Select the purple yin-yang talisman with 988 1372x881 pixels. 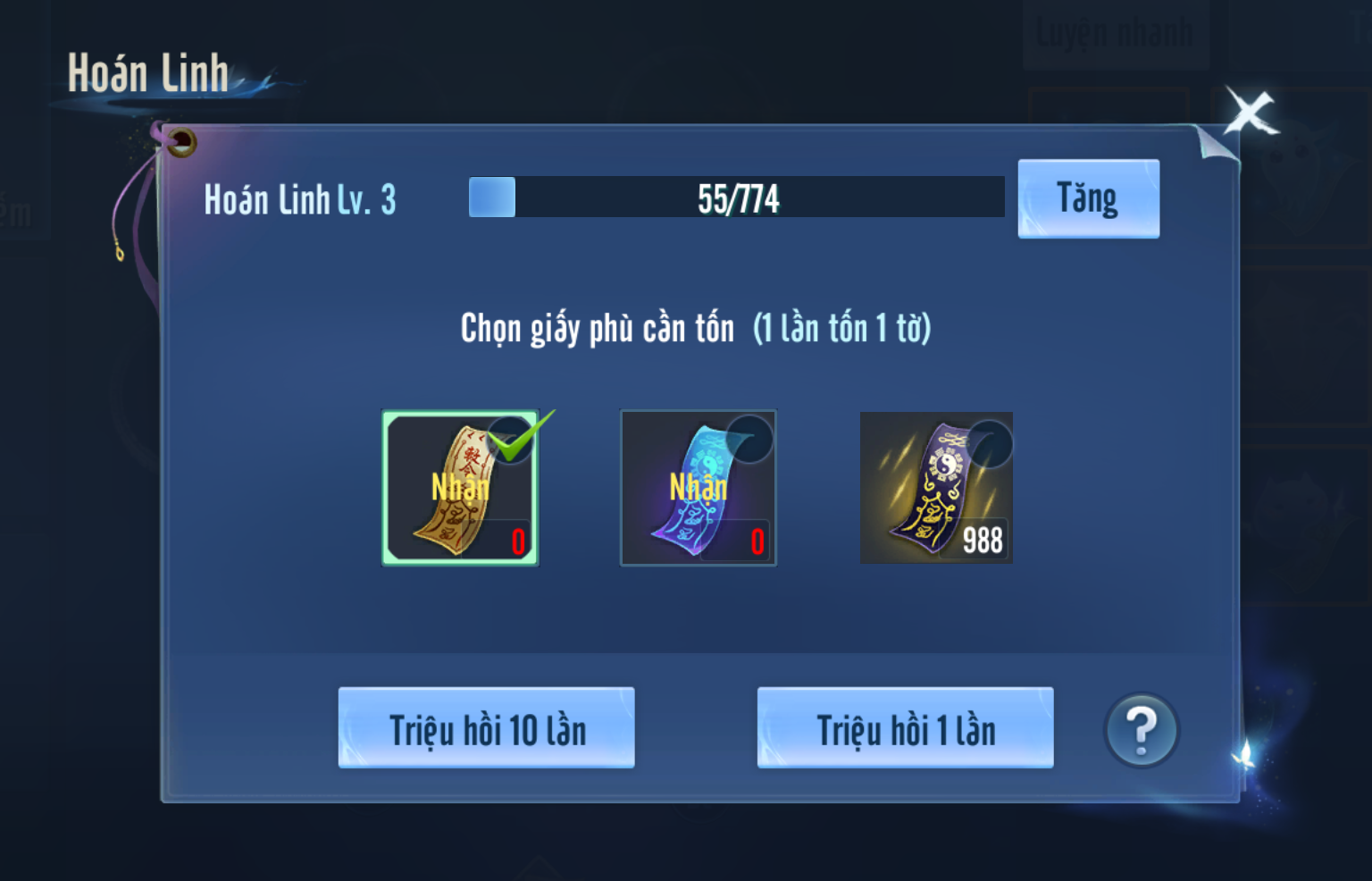tap(936, 488)
